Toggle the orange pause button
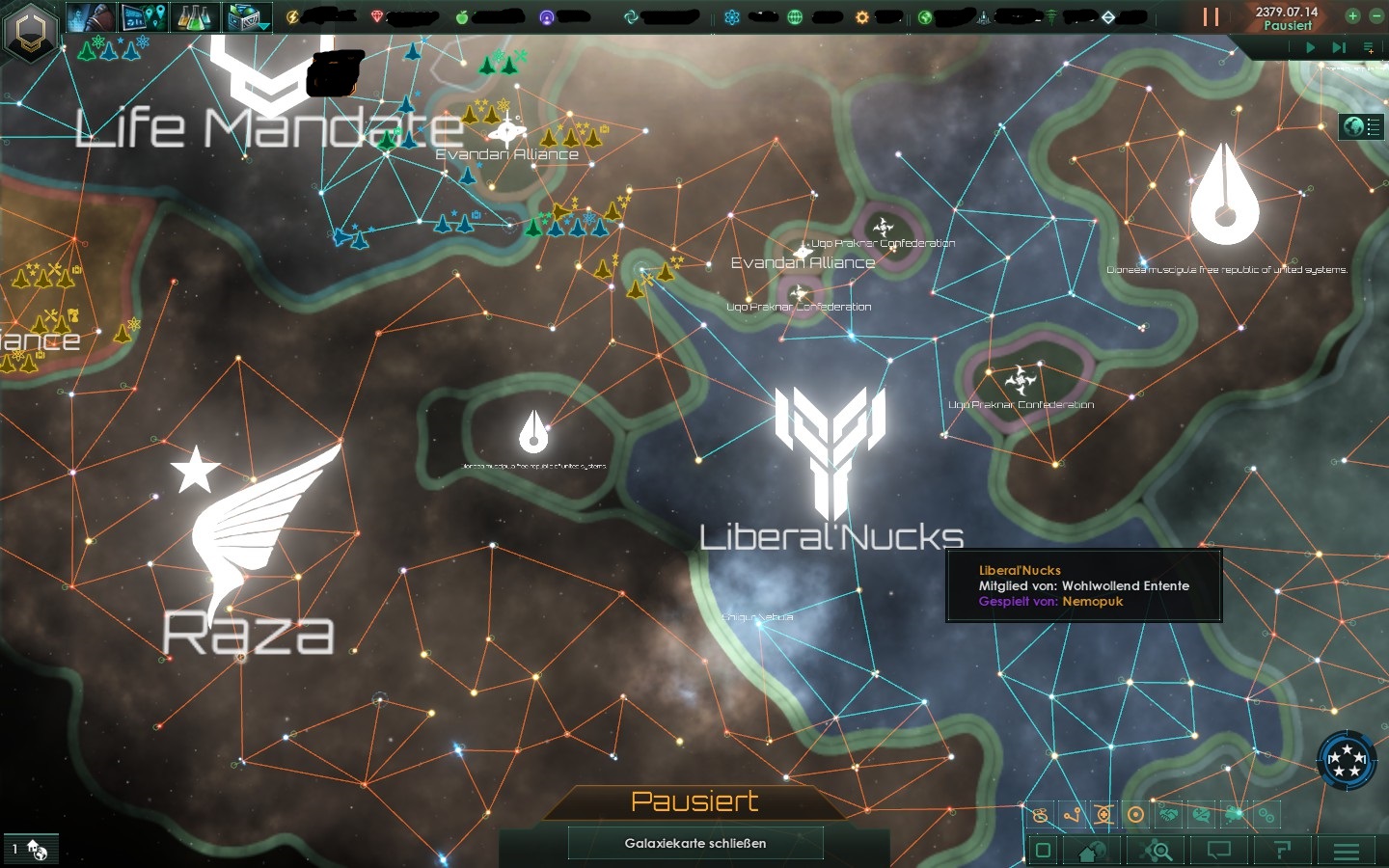Image resolution: width=1389 pixels, height=868 pixels. pos(1211,16)
